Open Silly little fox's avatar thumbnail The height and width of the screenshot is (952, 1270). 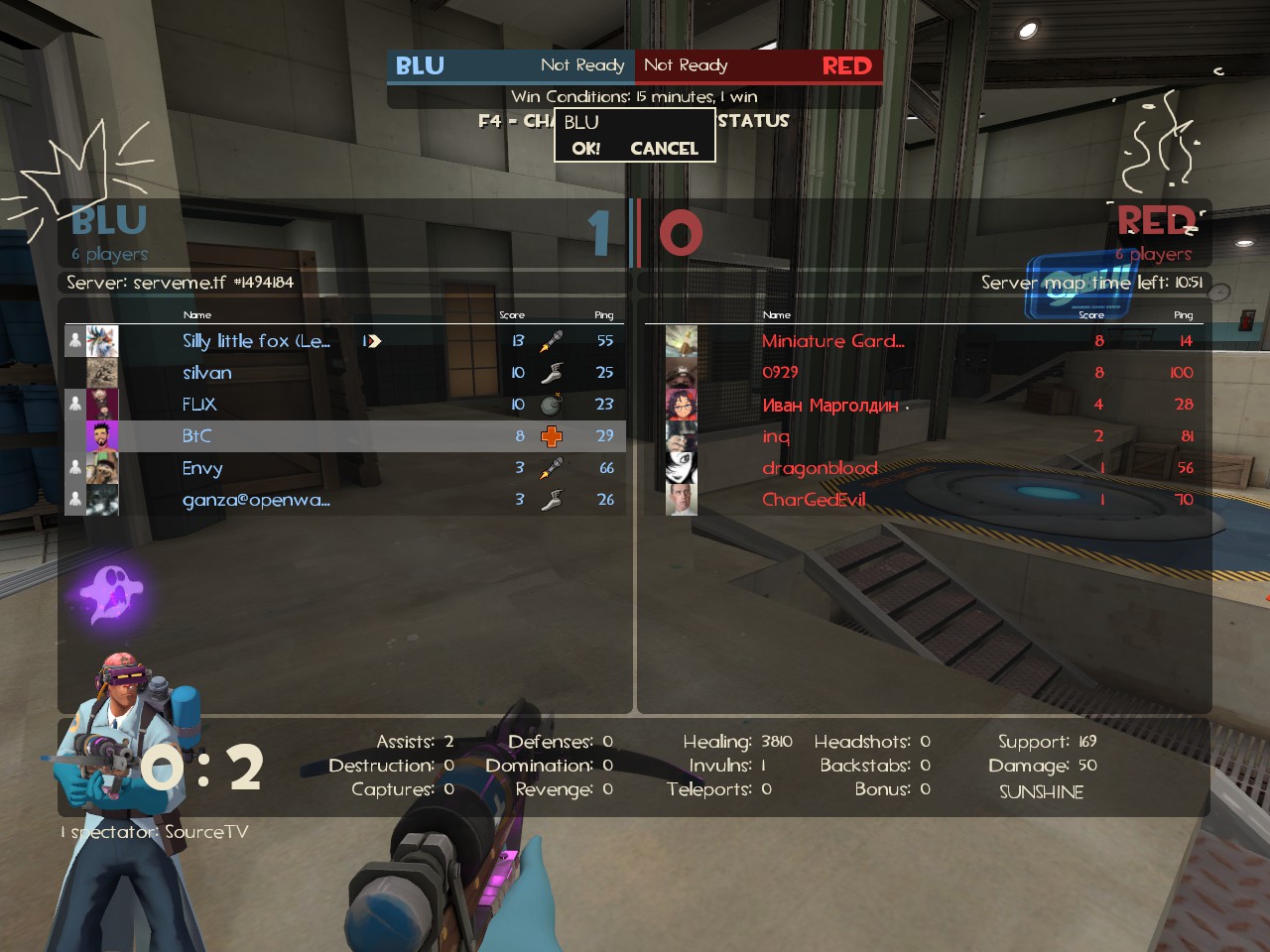[102, 341]
